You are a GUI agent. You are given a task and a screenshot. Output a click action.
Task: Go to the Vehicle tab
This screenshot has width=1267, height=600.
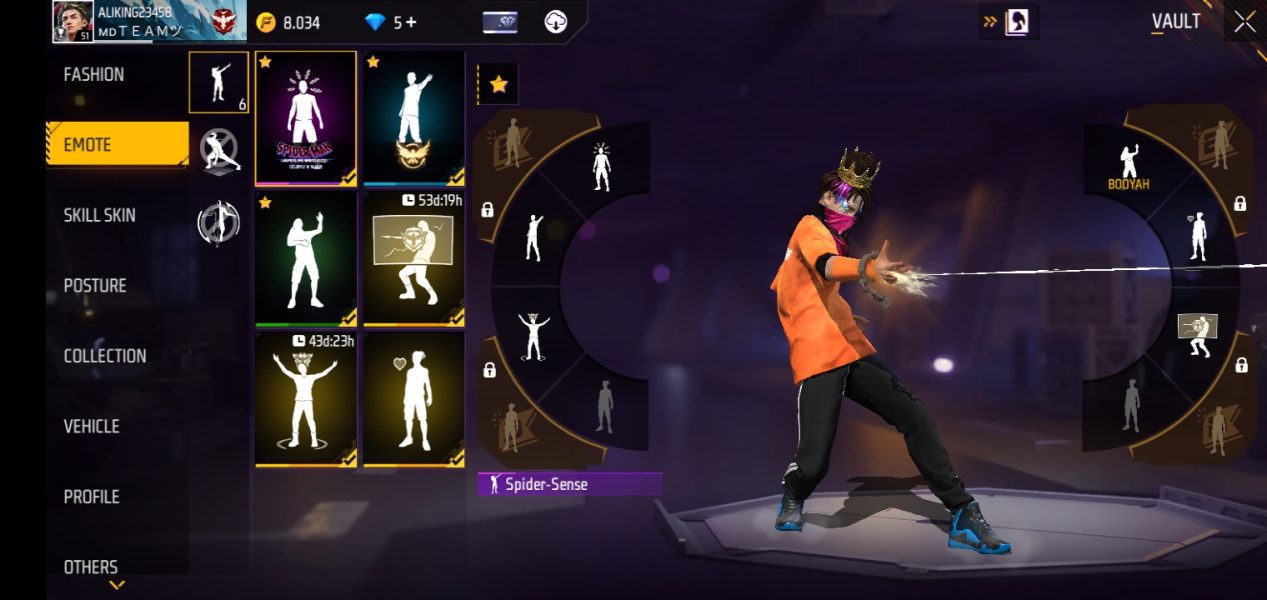tap(92, 427)
